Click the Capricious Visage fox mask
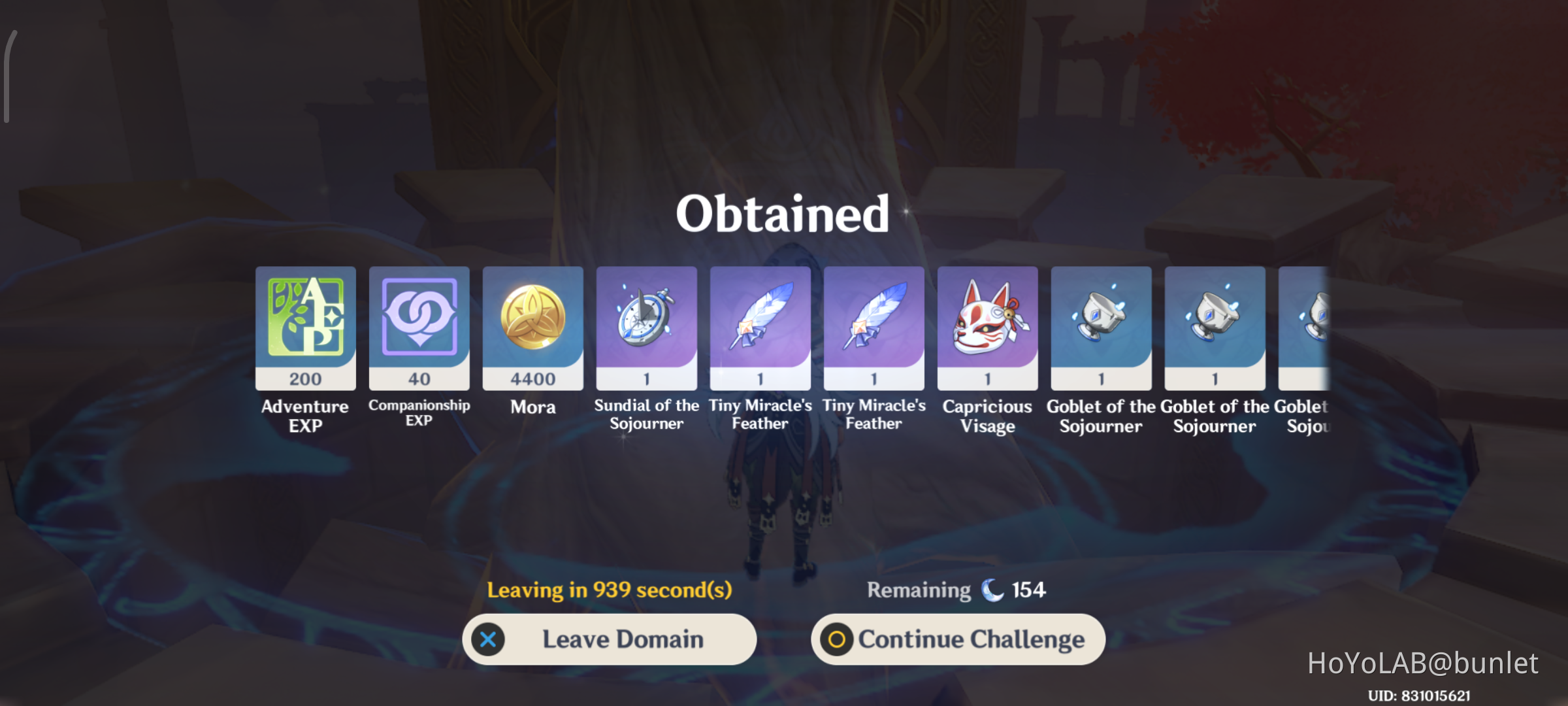Image resolution: width=1568 pixels, height=706 pixels. [987, 324]
